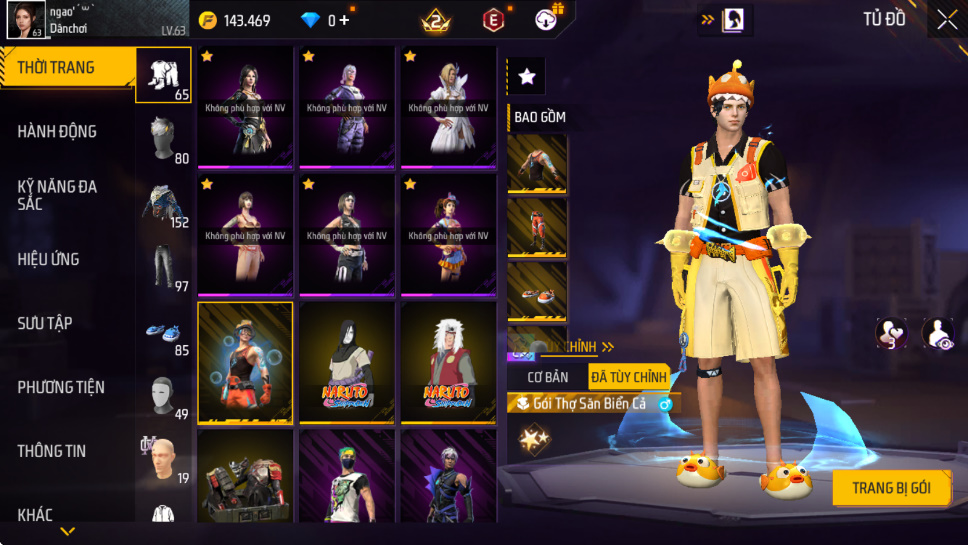Screen dimensions: 968x545
Task: Select the Đã Tùy Chỉnh tab
Action: [x=629, y=377]
